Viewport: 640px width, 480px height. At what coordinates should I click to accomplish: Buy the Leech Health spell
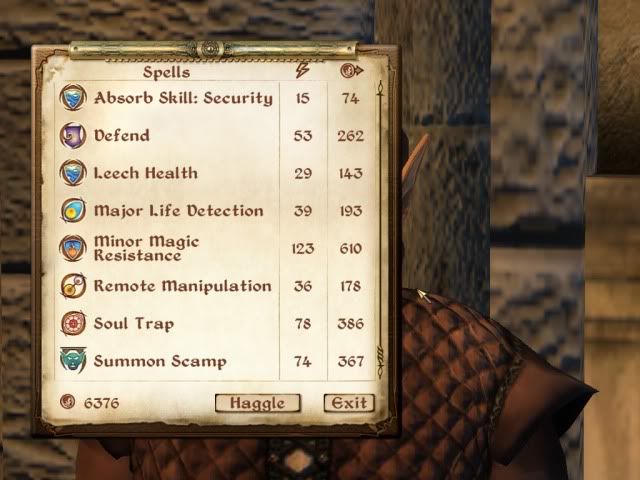[145, 173]
